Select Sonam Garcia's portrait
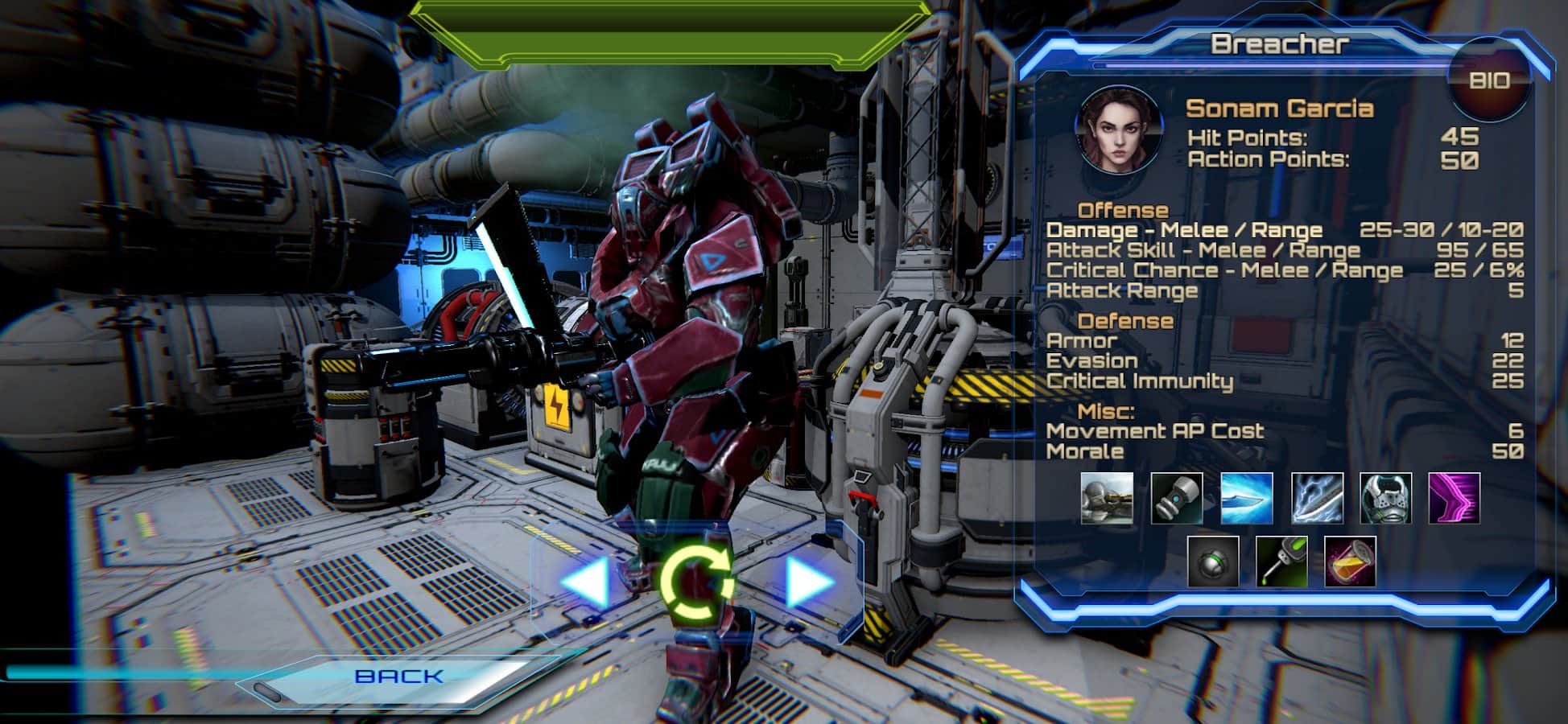 tap(1118, 130)
